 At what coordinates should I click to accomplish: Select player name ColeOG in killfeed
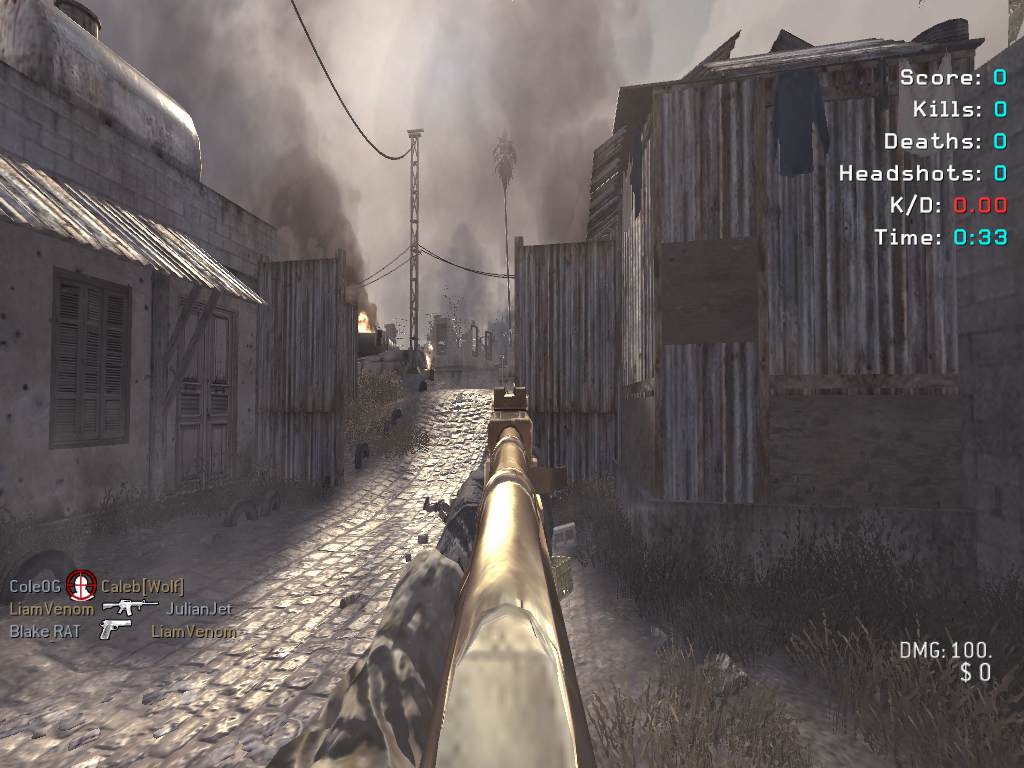(x=36, y=586)
